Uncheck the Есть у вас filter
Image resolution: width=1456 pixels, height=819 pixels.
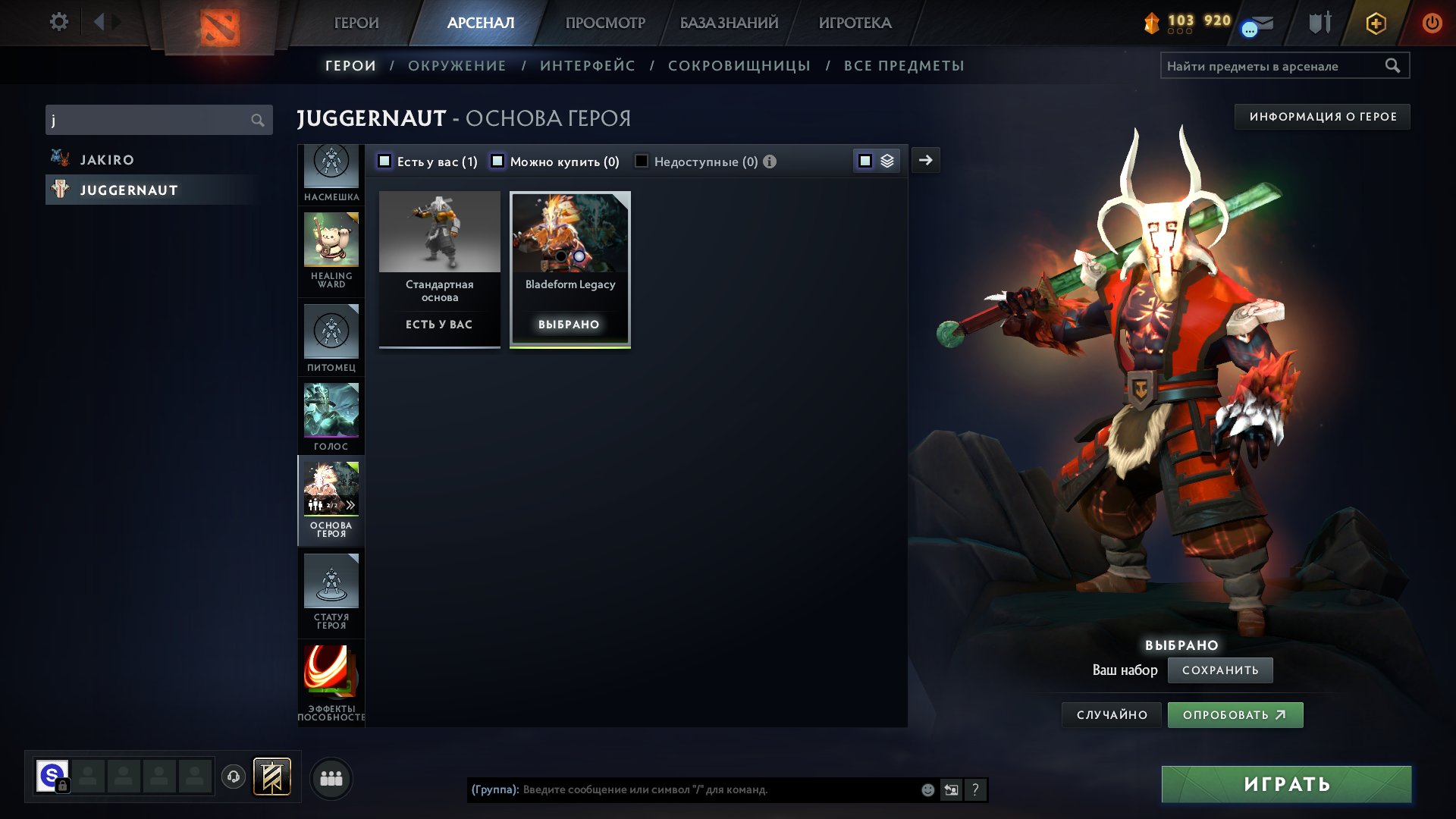(385, 161)
